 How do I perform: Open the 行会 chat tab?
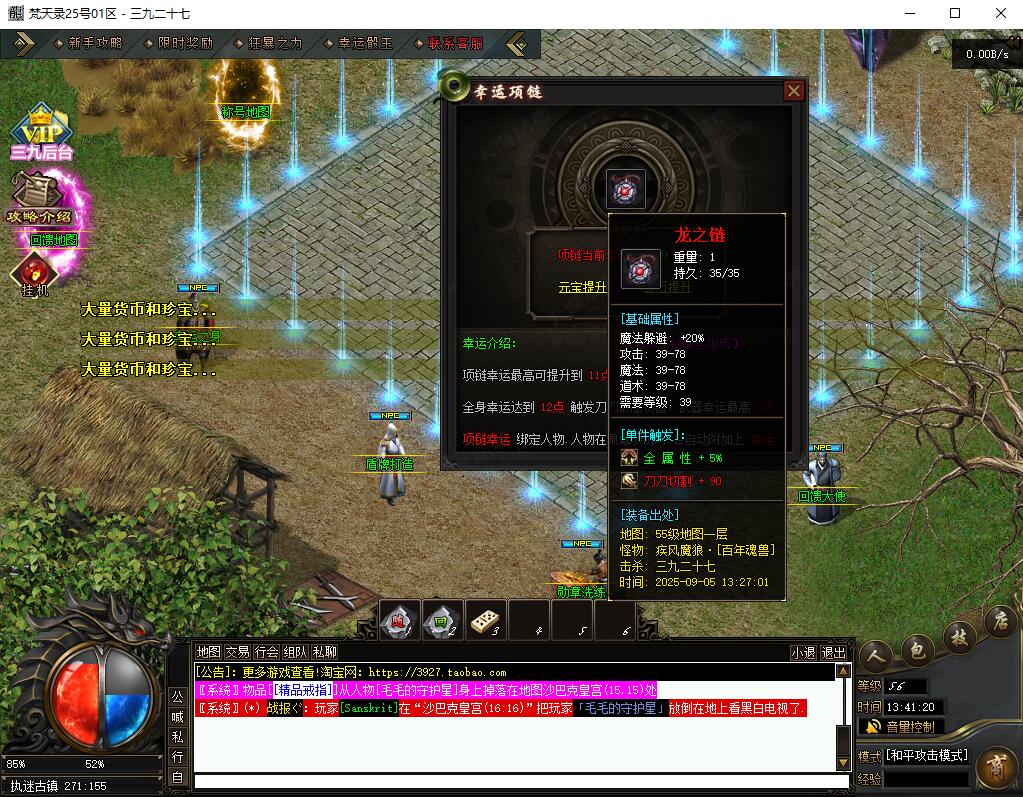click(x=266, y=652)
